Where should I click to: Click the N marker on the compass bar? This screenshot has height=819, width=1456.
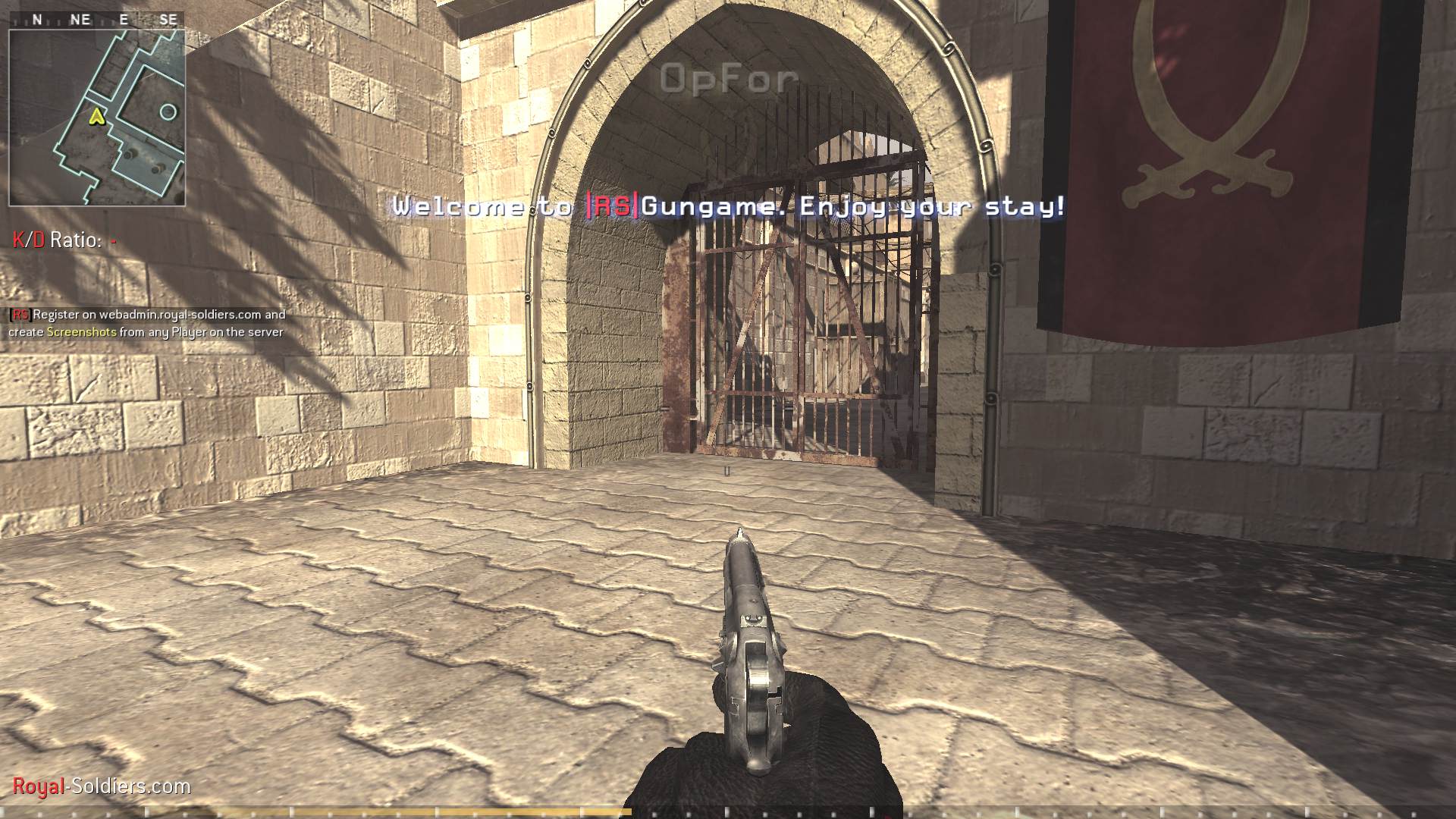(37, 20)
